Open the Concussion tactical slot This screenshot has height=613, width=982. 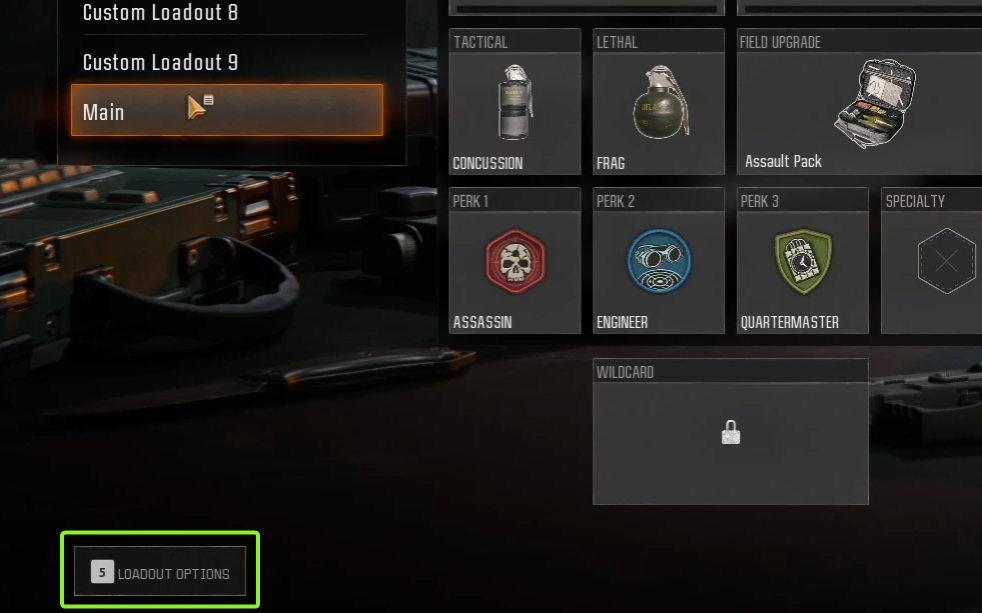514,102
